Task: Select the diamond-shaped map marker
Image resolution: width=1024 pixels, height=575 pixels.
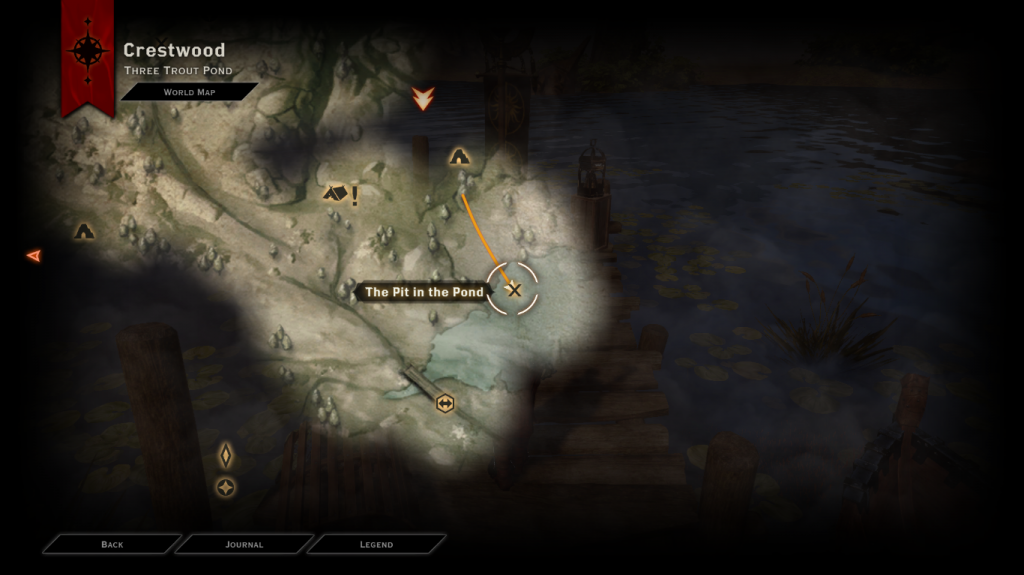Action: point(226,455)
